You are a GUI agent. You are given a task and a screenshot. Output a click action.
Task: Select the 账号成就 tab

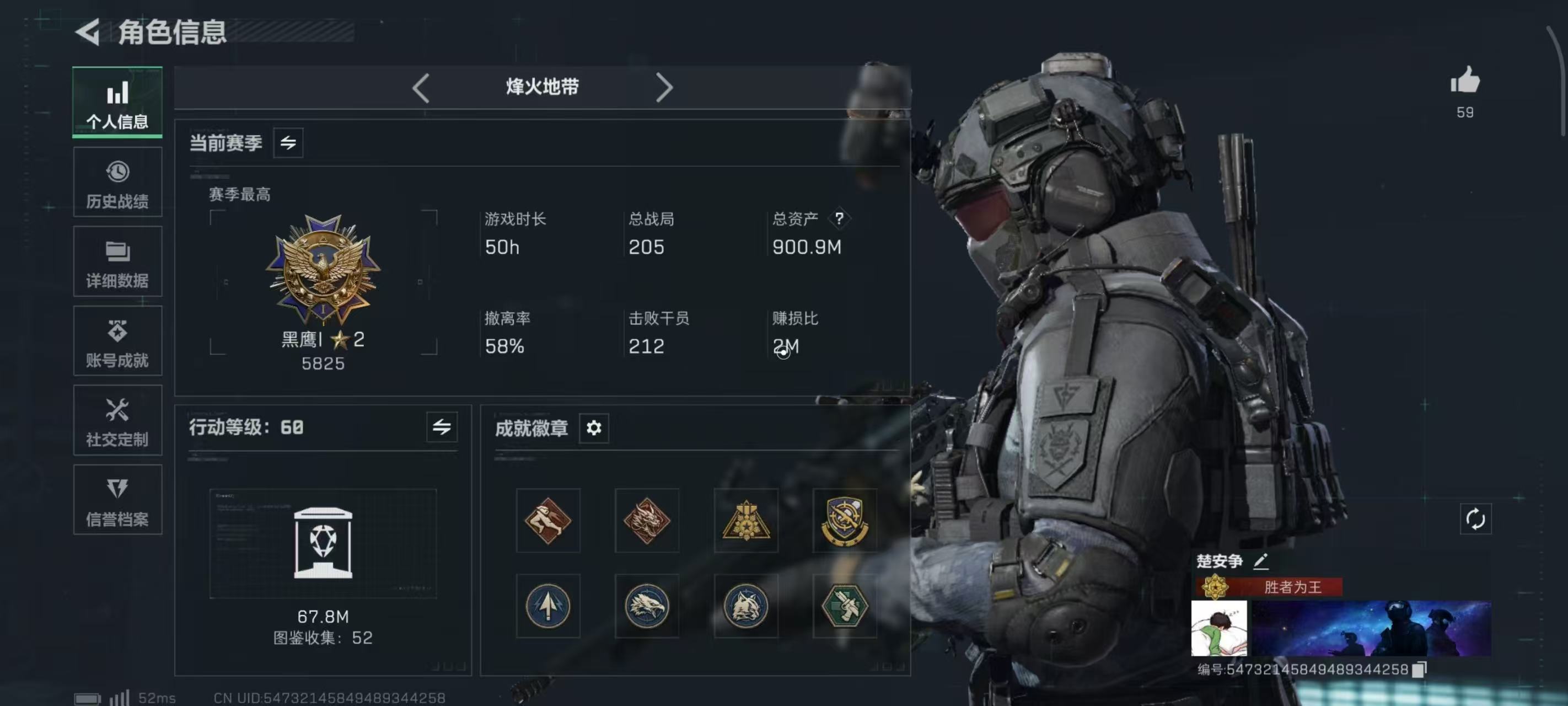click(117, 341)
